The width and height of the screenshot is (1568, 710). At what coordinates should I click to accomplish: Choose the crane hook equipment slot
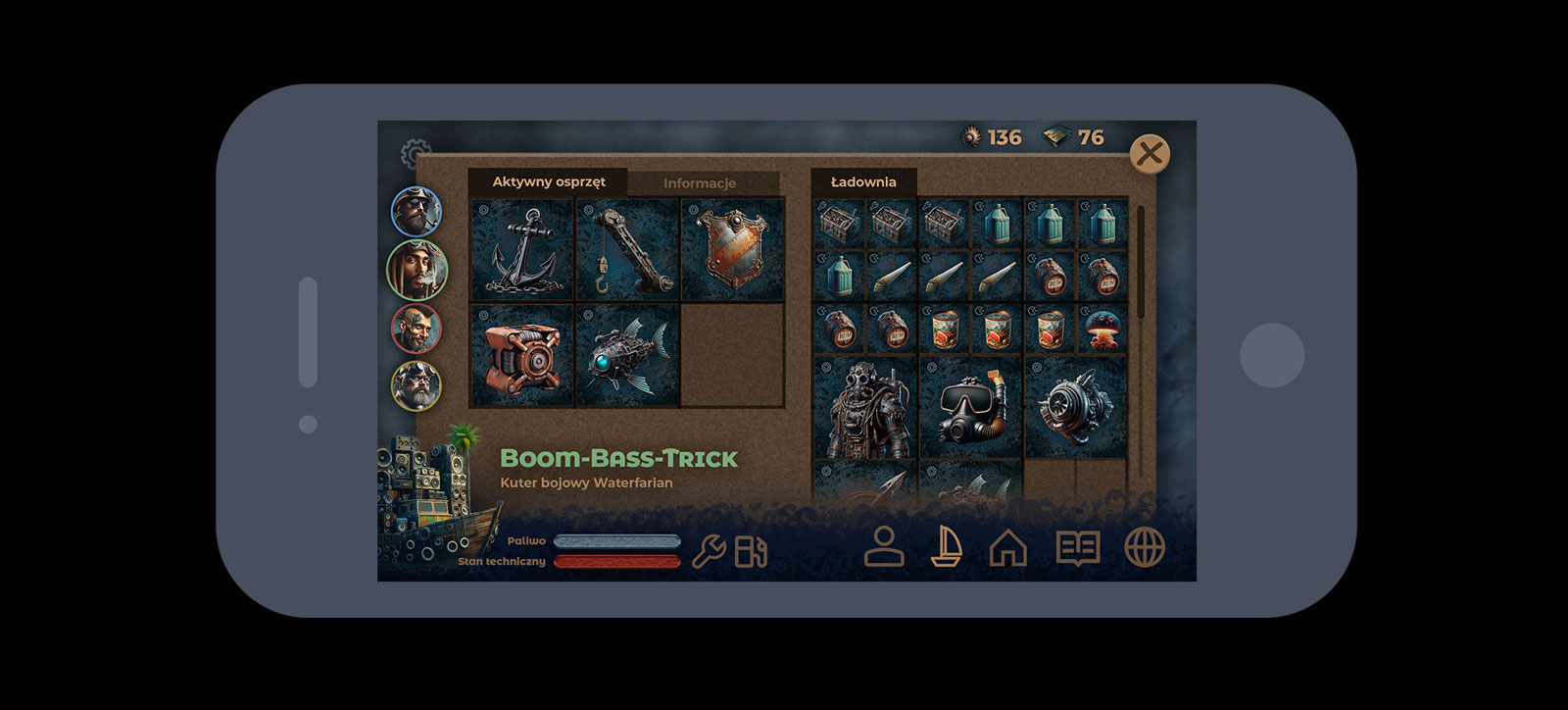pyautogui.click(x=628, y=250)
